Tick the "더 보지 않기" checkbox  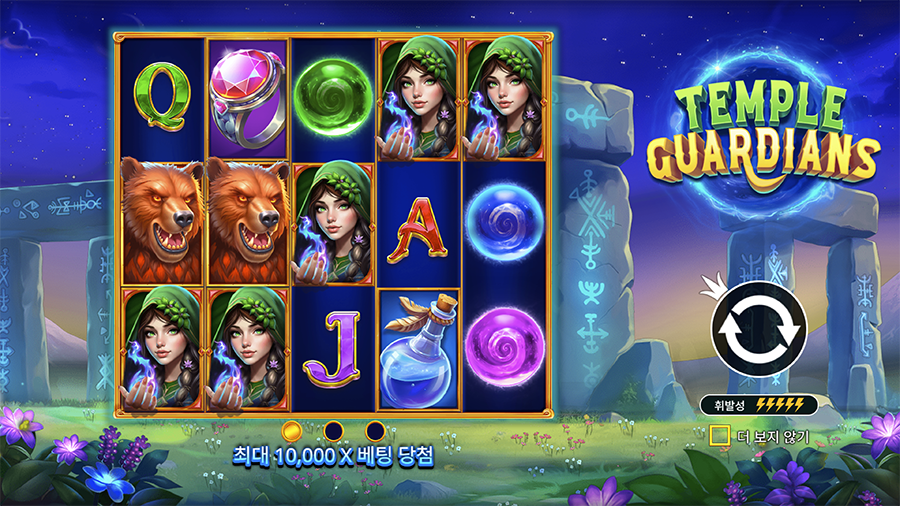(x=718, y=436)
